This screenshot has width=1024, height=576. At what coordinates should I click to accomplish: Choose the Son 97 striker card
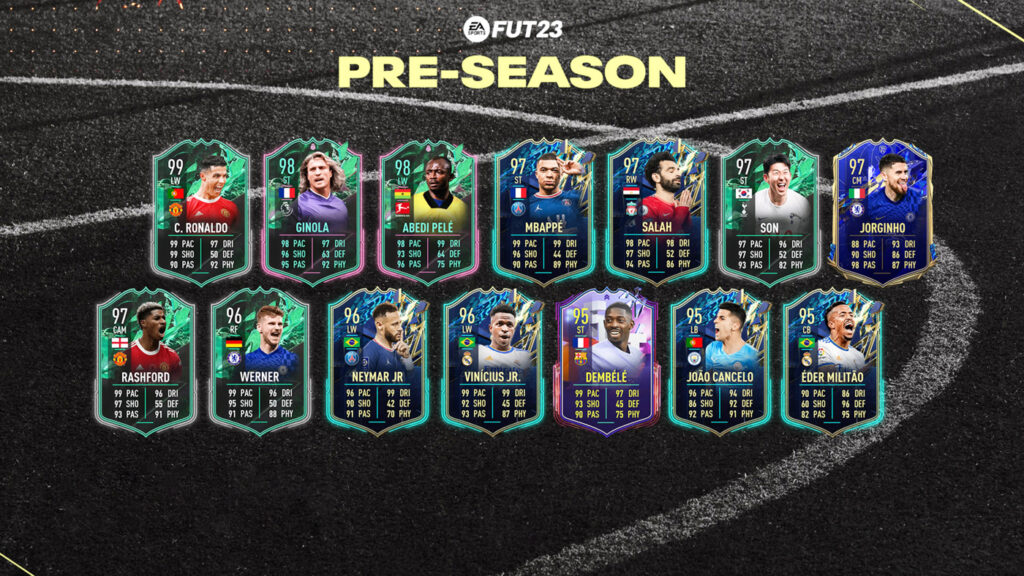click(771, 211)
